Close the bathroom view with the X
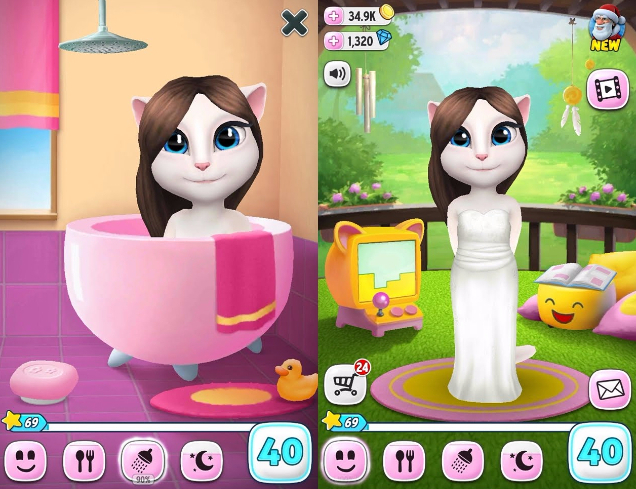The height and width of the screenshot is (489, 636). point(294,23)
